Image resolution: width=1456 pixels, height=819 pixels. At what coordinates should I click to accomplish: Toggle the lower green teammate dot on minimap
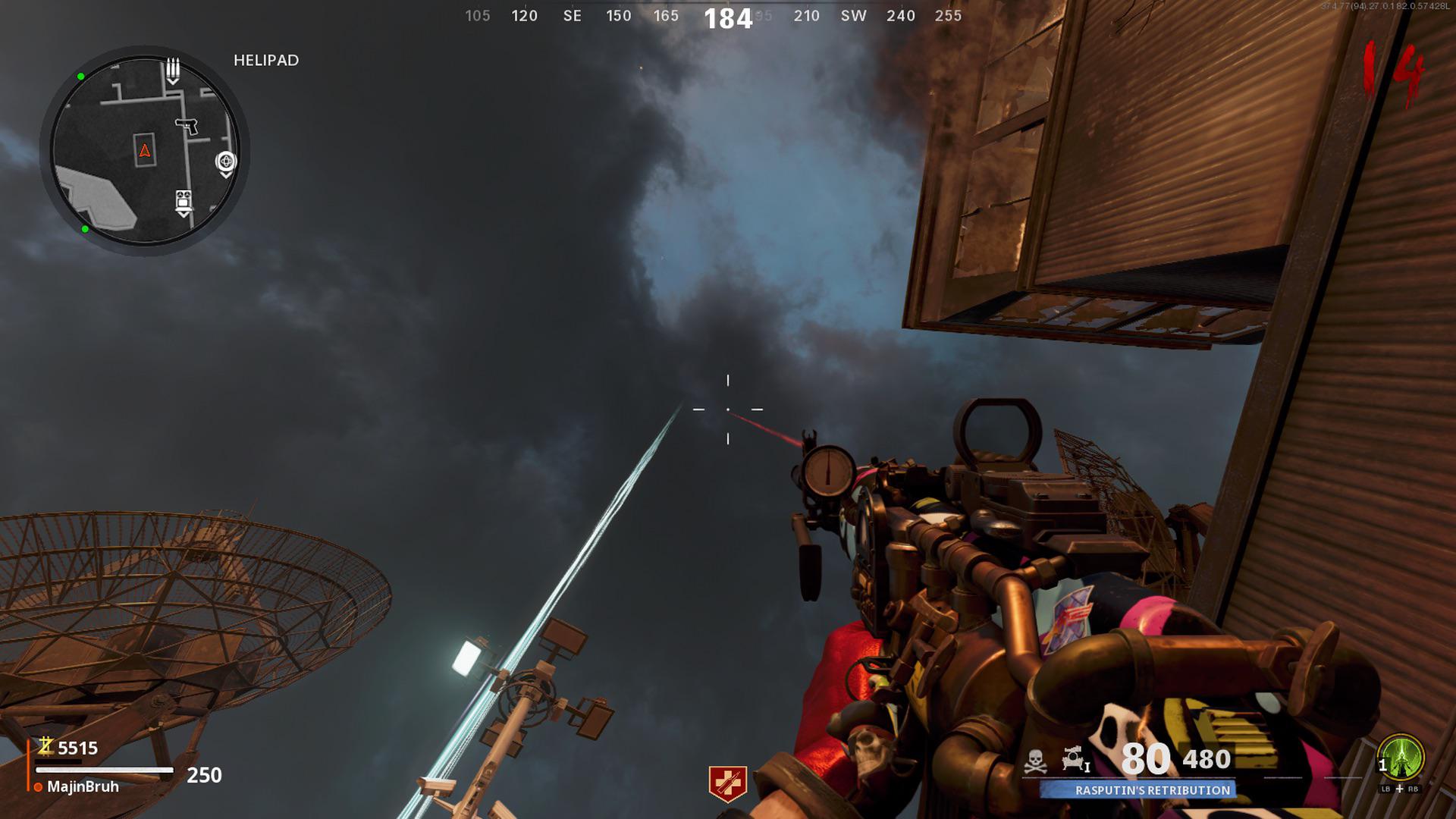coord(86,229)
